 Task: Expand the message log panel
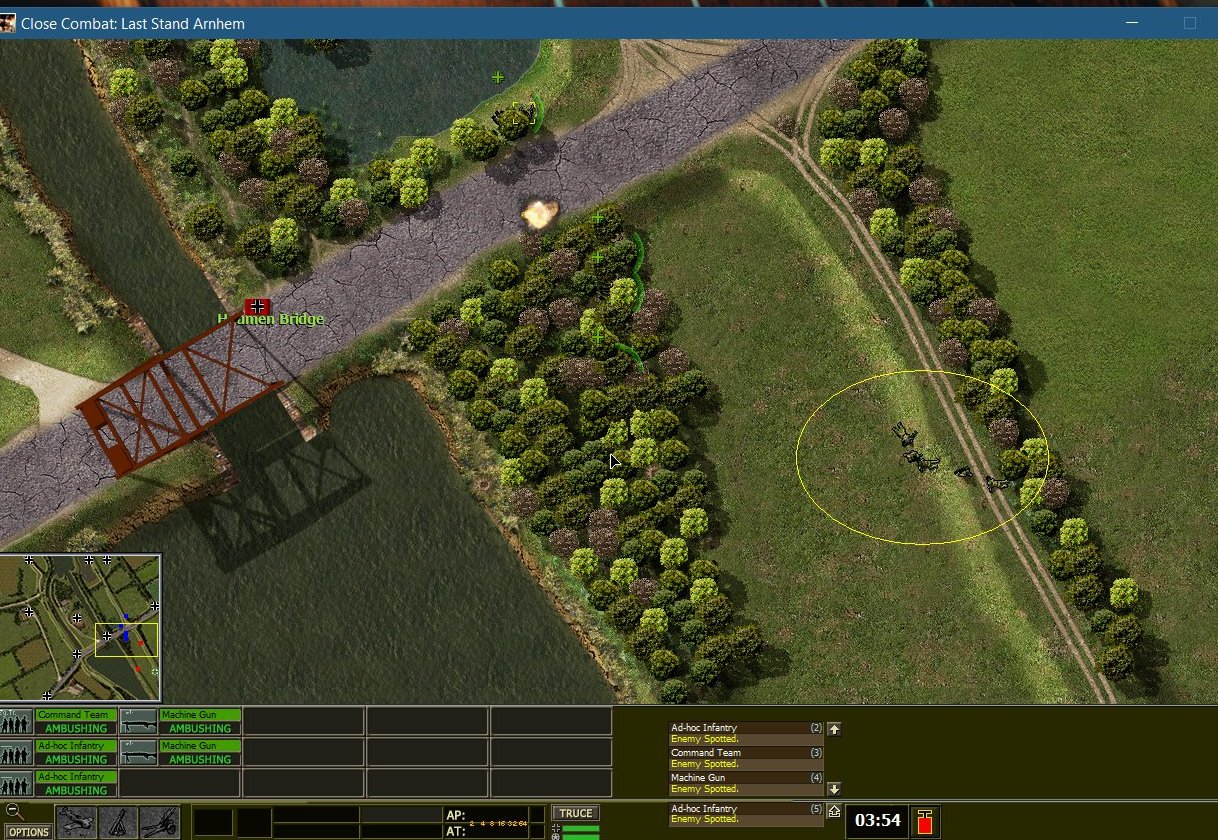click(834, 811)
